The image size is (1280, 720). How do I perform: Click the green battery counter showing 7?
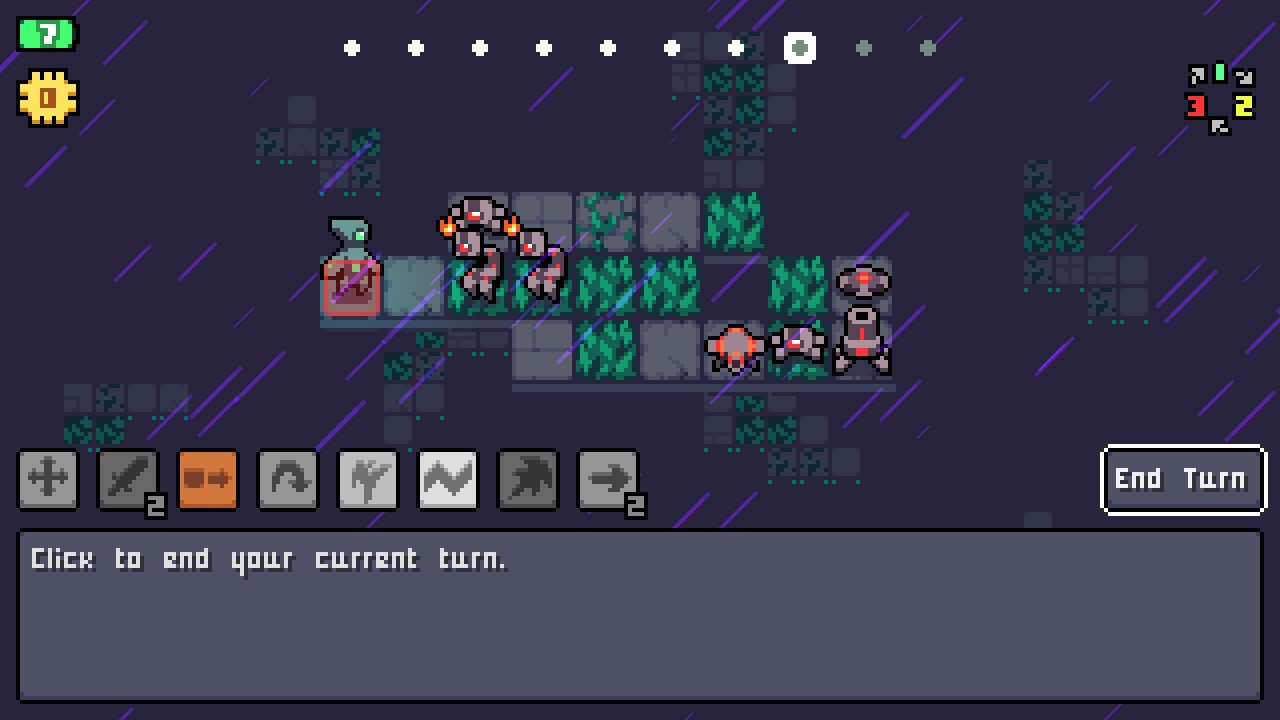pyautogui.click(x=46, y=32)
